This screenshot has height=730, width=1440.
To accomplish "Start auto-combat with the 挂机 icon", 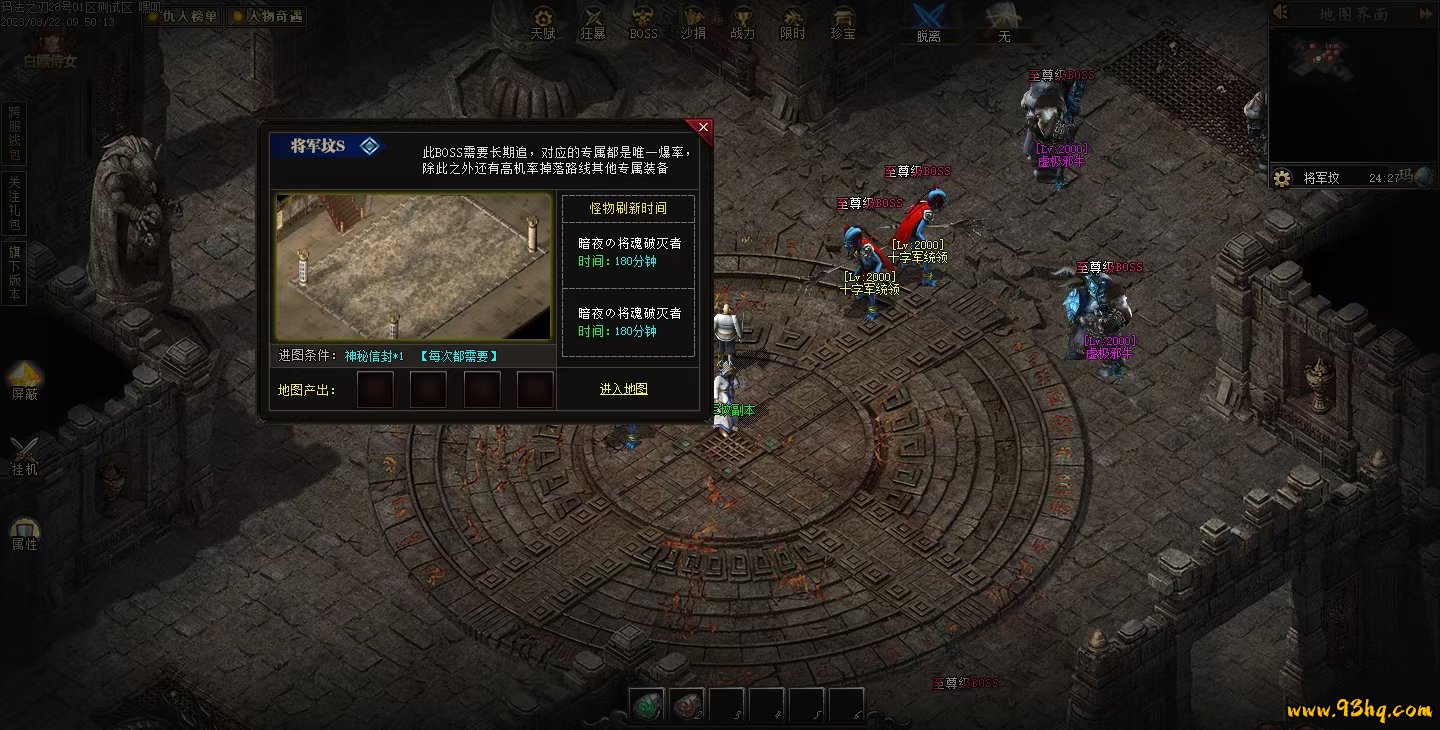I will point(25,455).
